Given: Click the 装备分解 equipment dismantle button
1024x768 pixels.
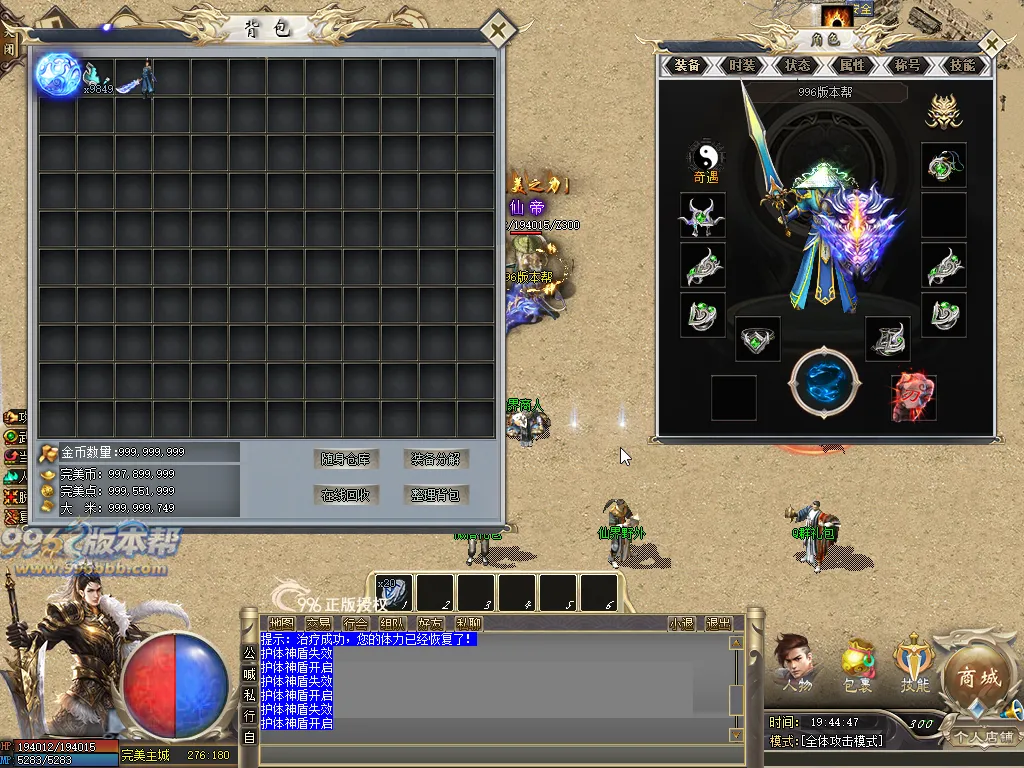Looking at the screenshot, I should (x=437, y=459).
